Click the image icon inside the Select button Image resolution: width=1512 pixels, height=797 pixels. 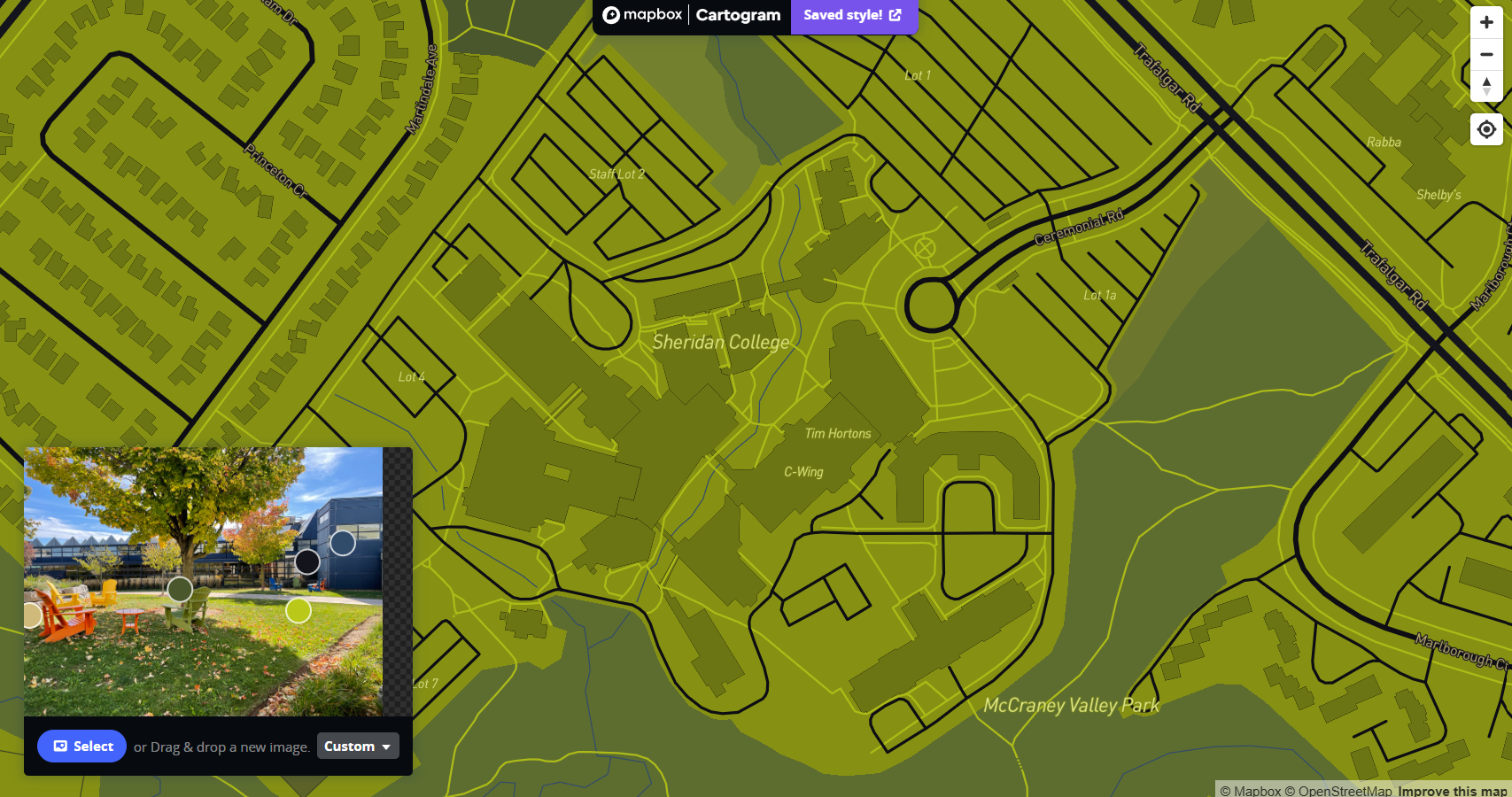point(60,746)
